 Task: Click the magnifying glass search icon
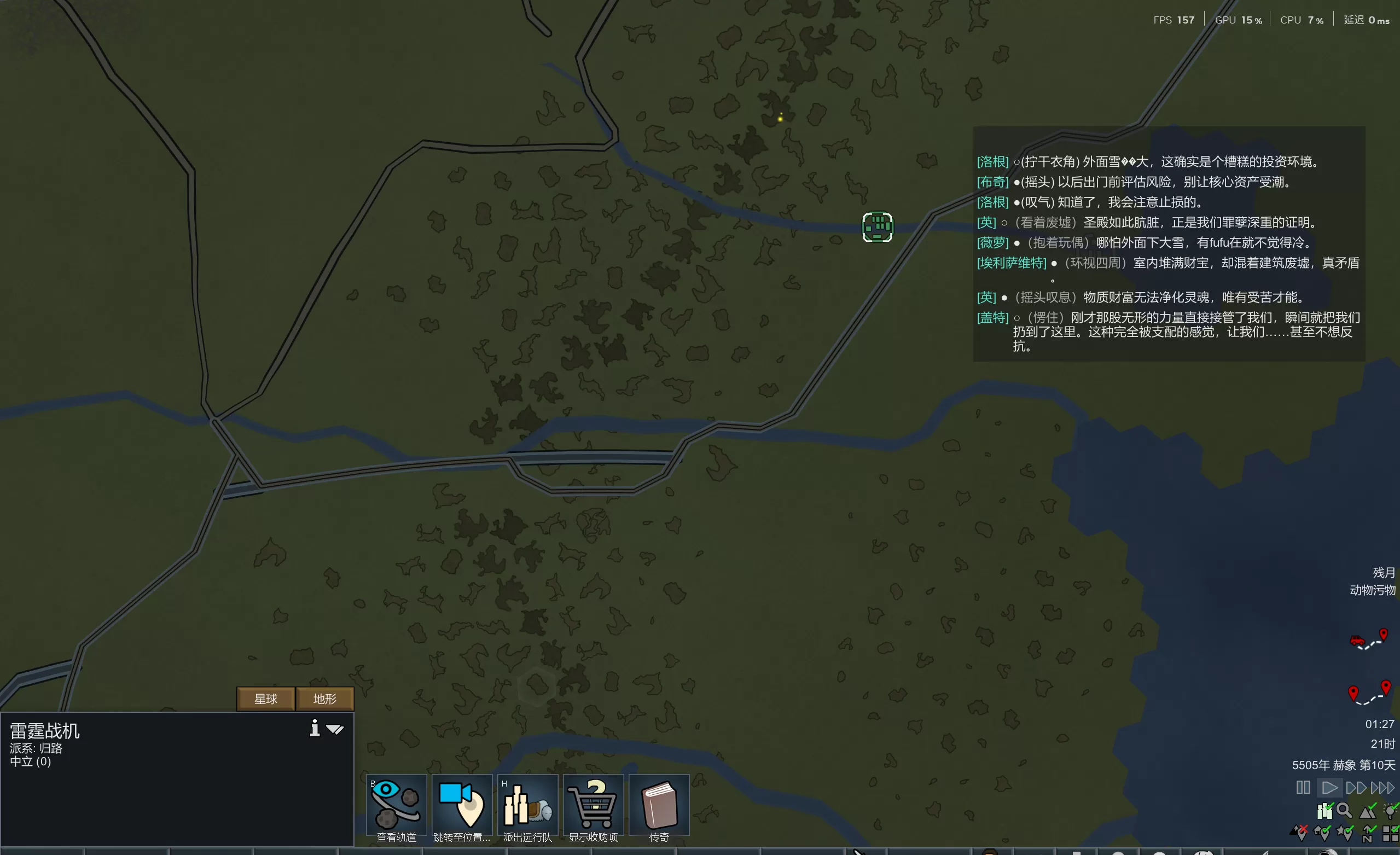point(1344,811)
